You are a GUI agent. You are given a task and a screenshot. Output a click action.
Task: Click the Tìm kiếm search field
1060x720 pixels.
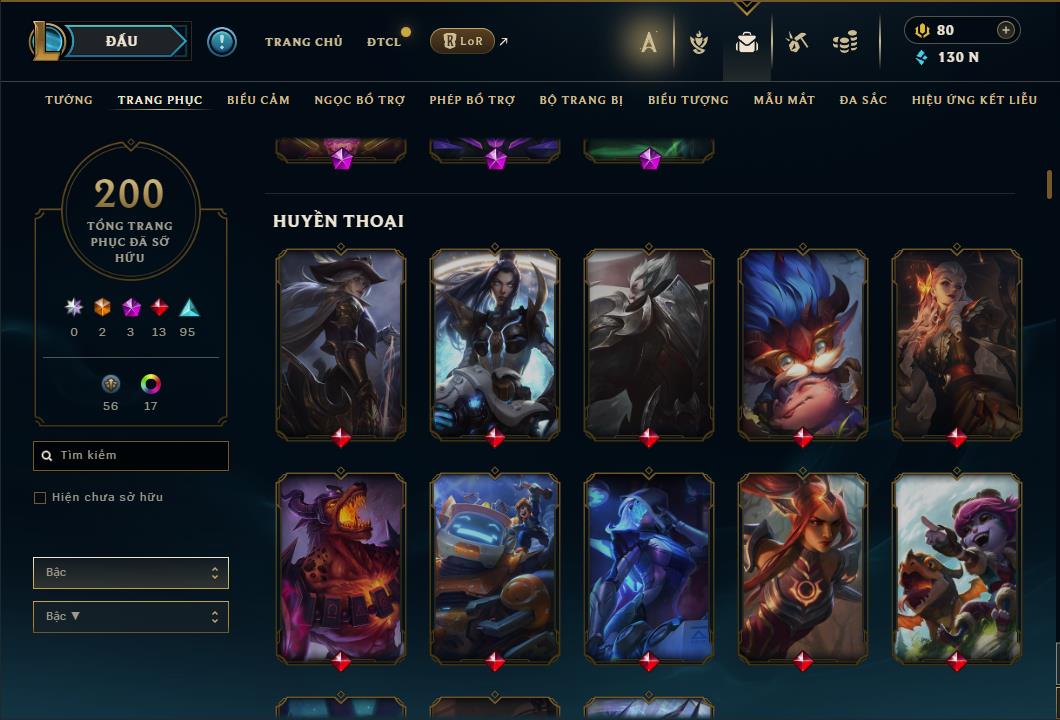pyautogui.click(x=131, y=456)
